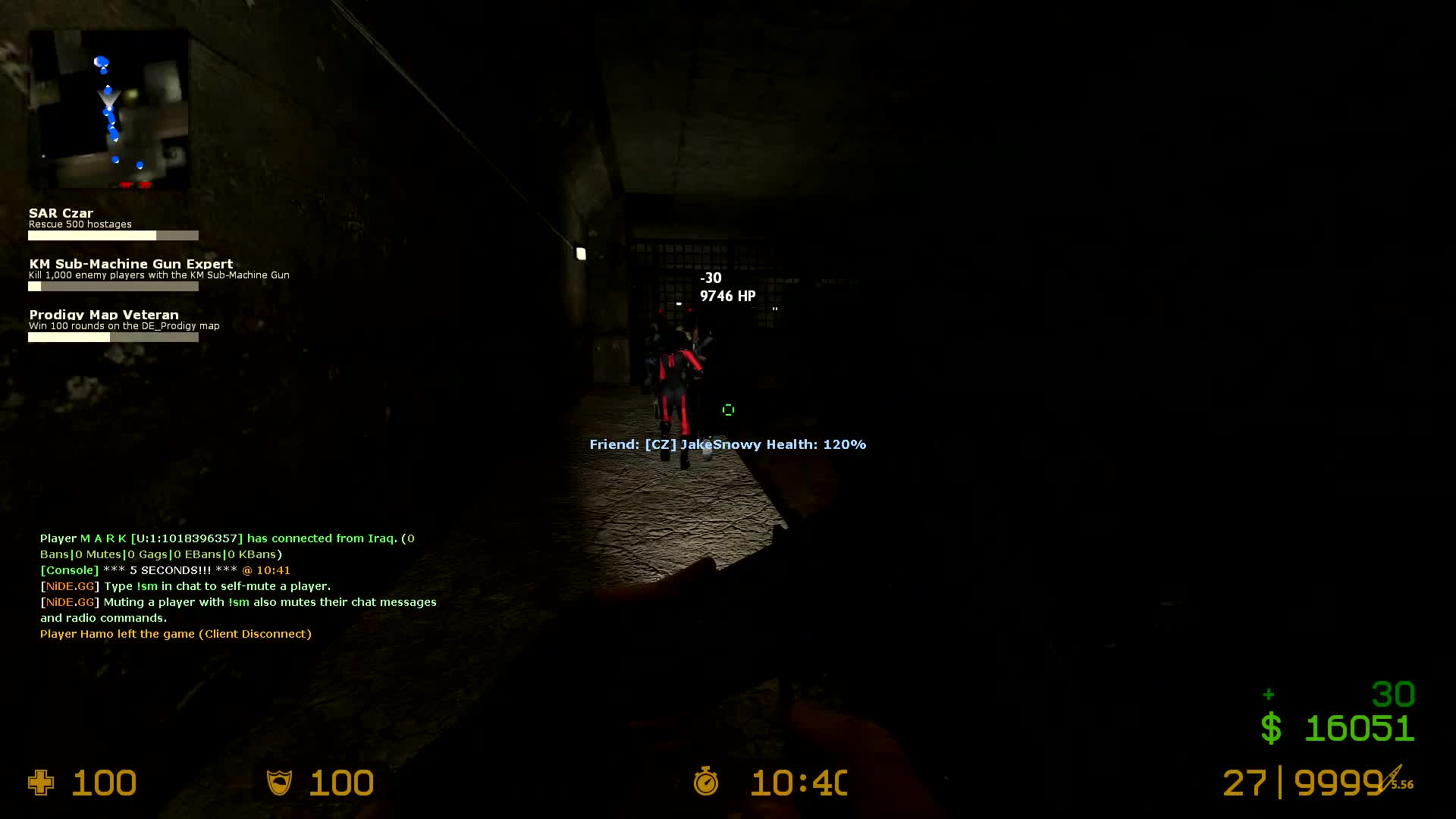Expand the Prodigy Map Veteran description
Screen dimensions: 1456x819
tap(124, 325)
